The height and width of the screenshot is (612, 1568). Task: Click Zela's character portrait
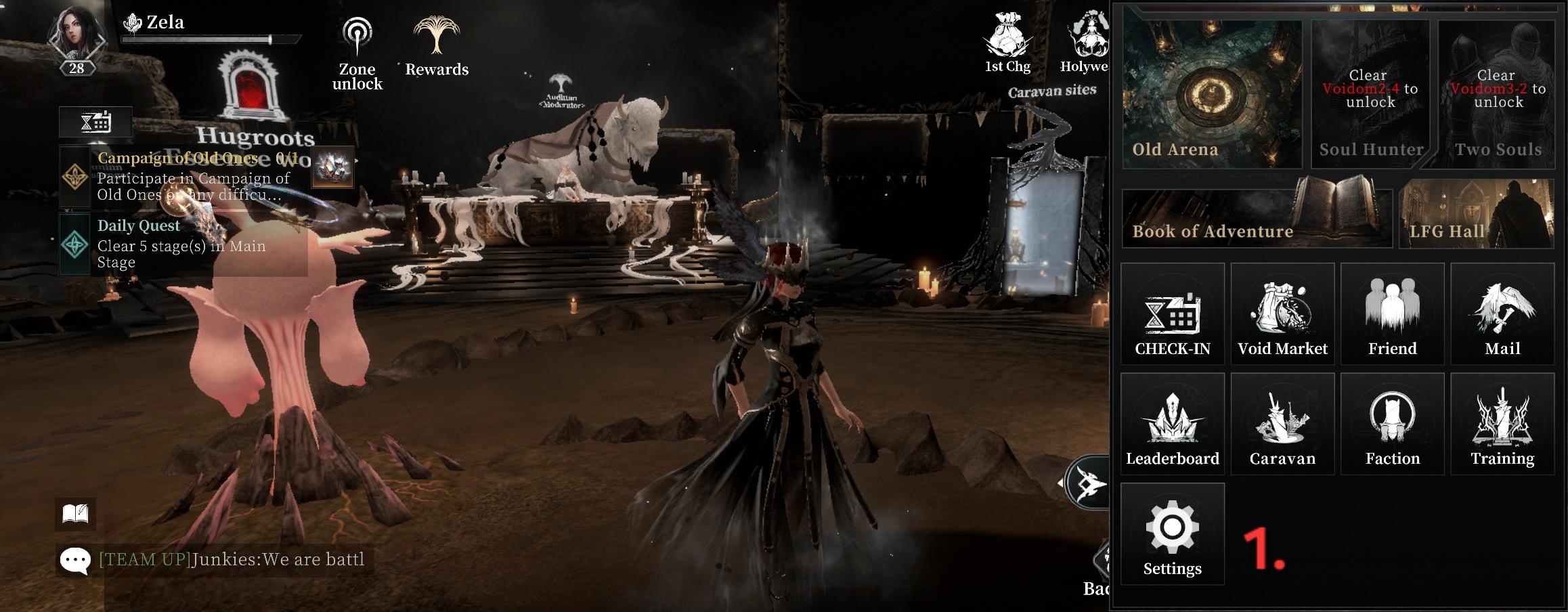(77, 37)
